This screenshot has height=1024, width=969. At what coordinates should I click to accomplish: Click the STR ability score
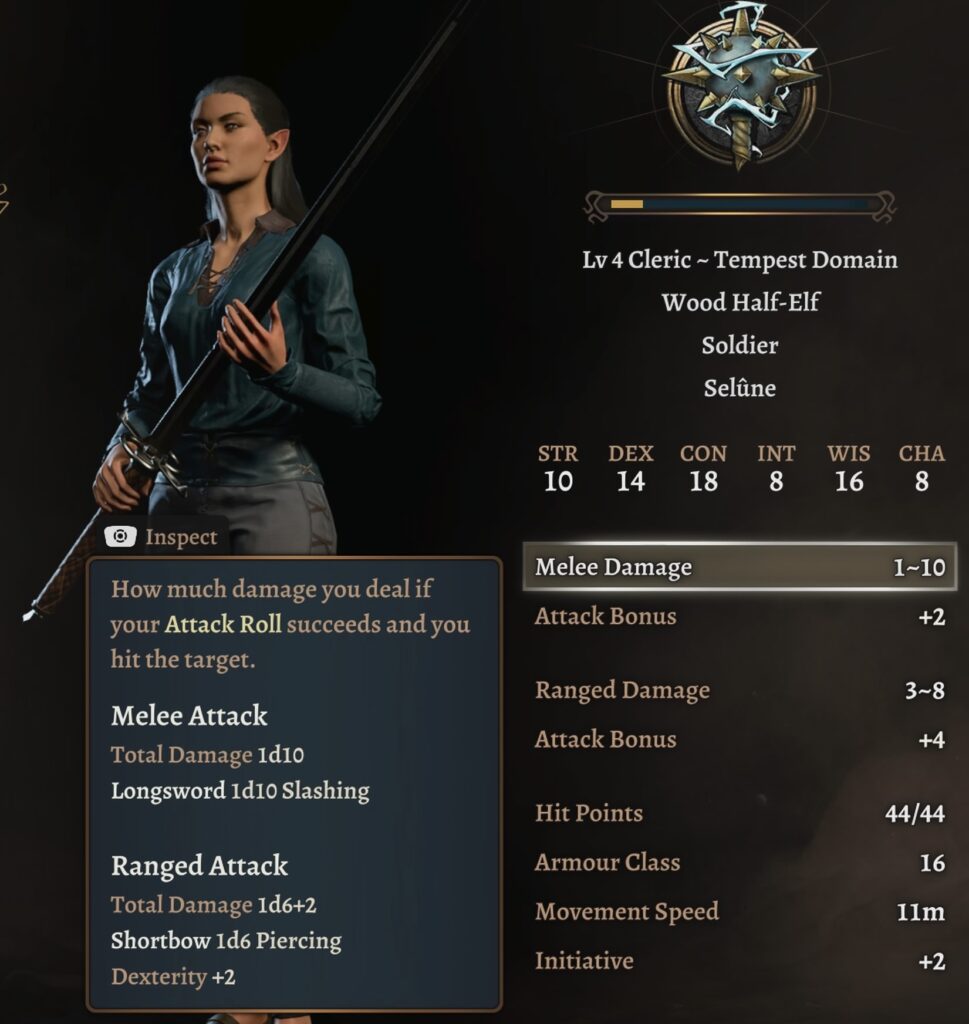[x=558, y=468]
